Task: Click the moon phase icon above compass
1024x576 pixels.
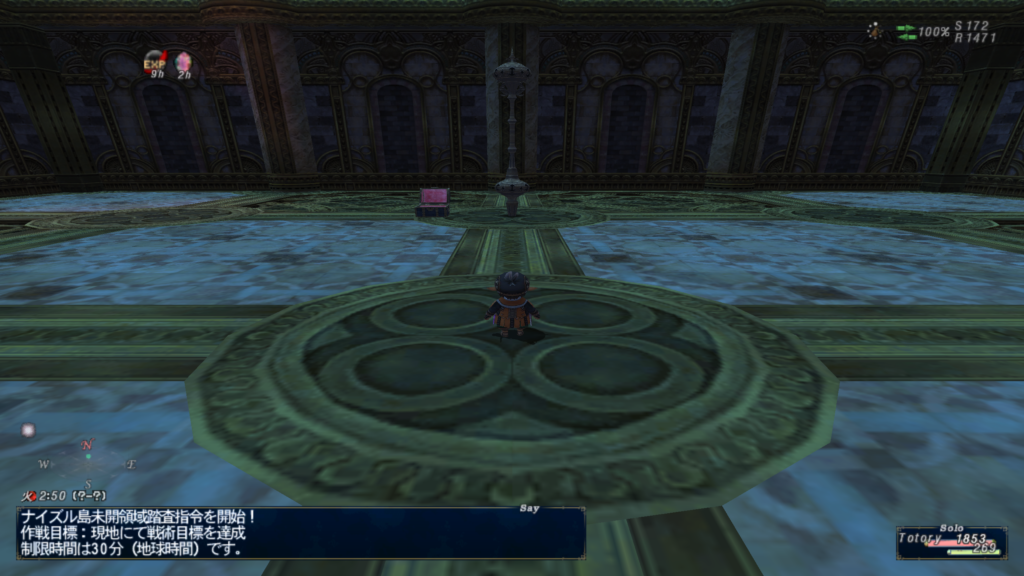Action: 28,430
